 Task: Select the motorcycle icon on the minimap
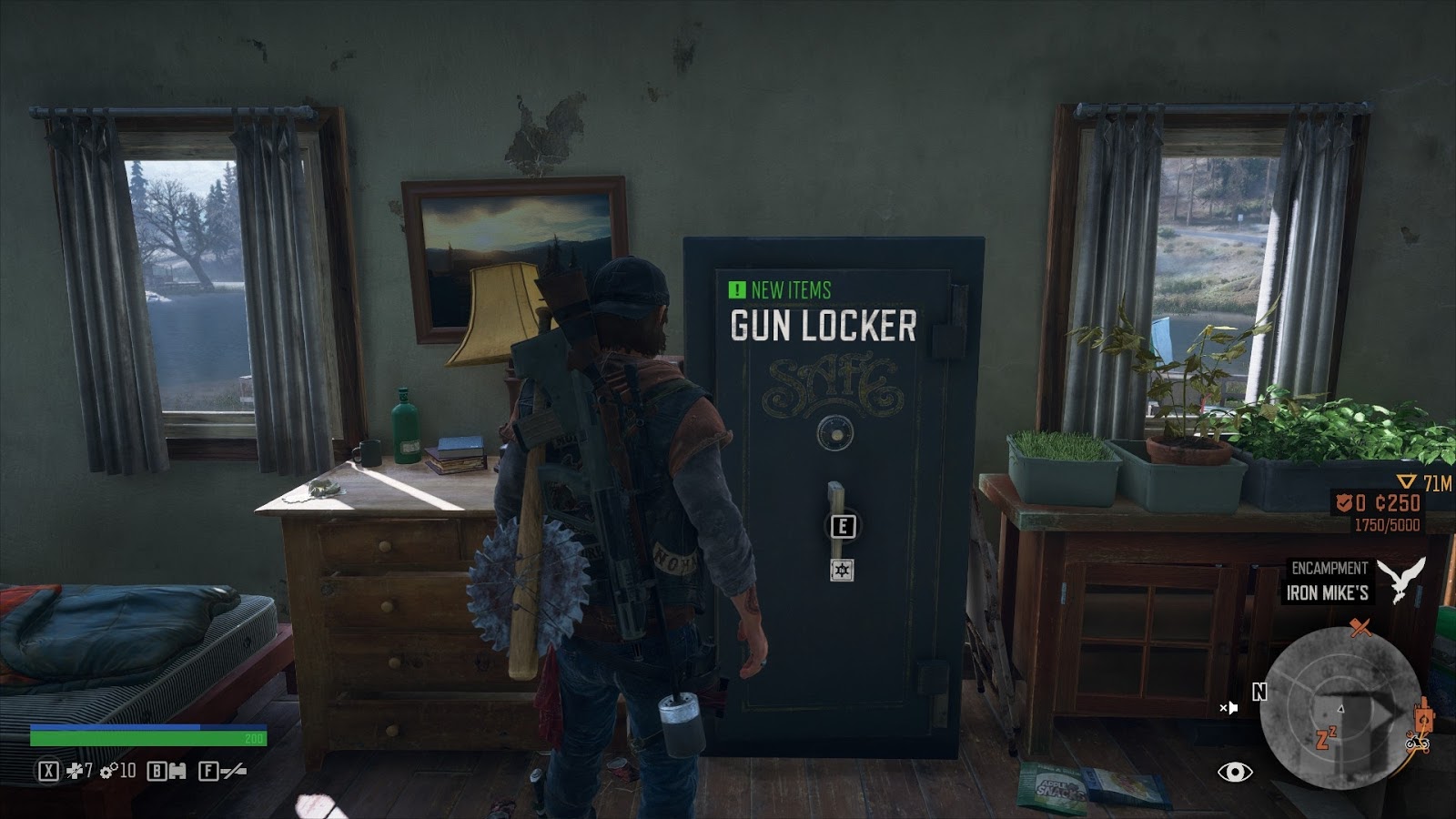pos(1416,744)
